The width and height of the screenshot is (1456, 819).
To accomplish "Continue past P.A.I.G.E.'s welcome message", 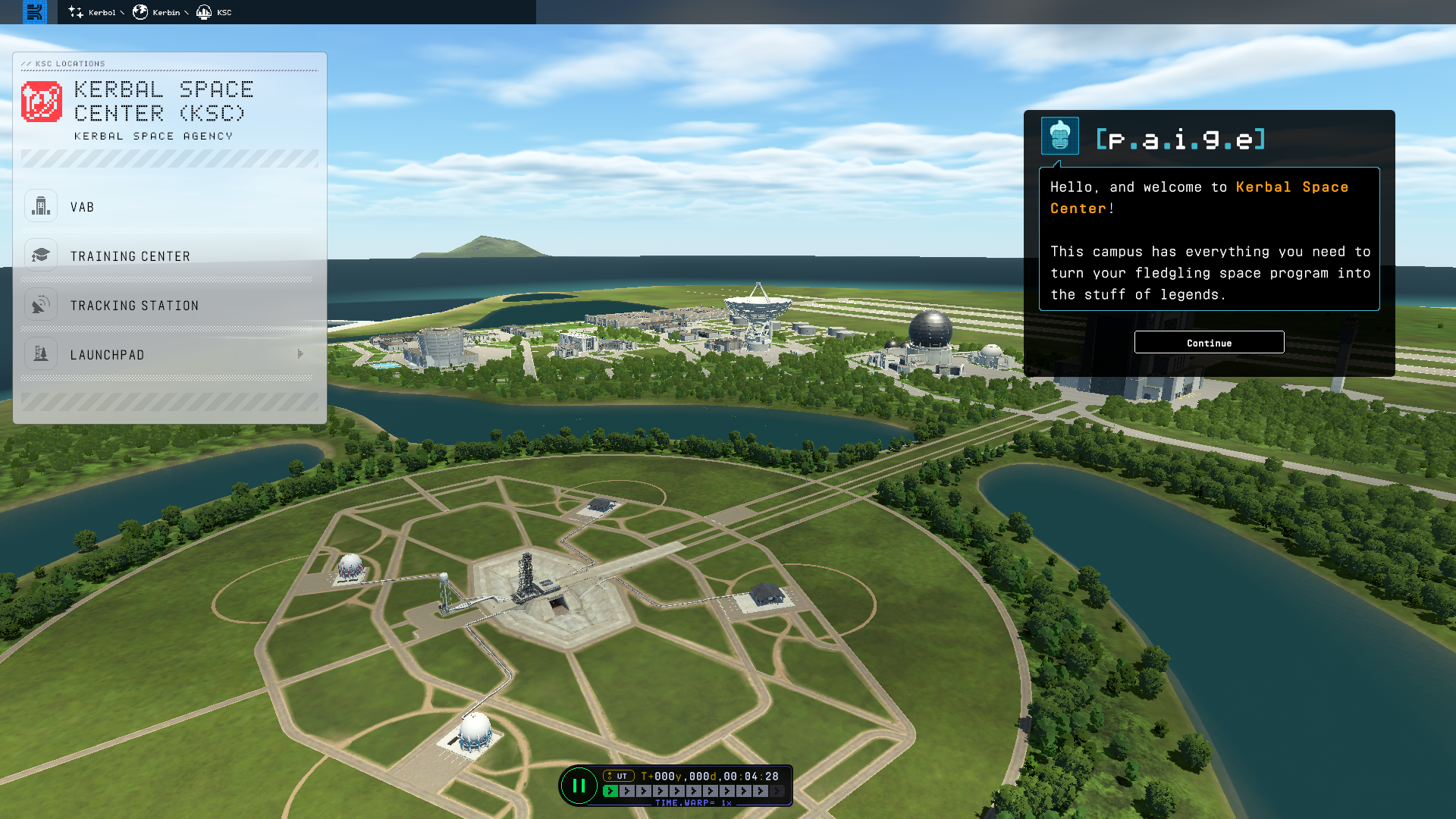I will click(1209, 343).
